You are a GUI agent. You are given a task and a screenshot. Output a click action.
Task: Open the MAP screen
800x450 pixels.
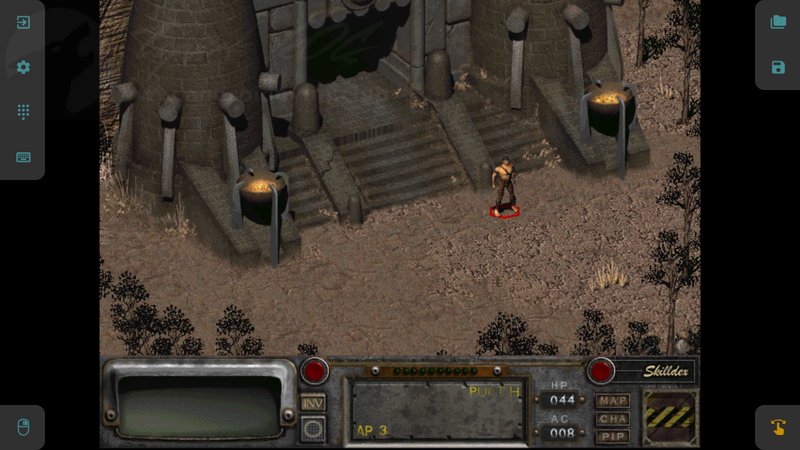[x=612, y=401]
